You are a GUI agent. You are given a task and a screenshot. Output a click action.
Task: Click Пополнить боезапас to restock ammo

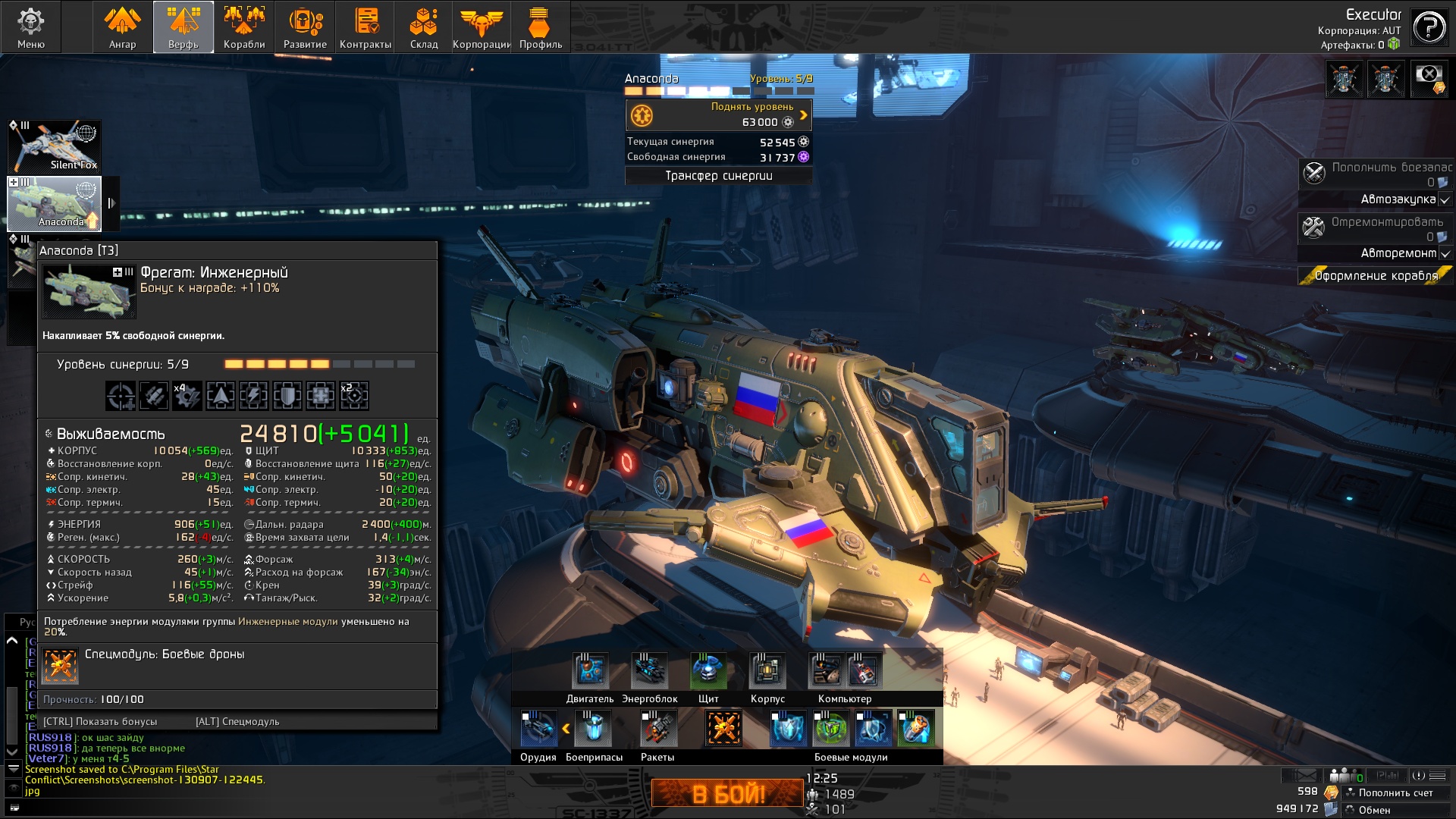tap(1376, 174)
